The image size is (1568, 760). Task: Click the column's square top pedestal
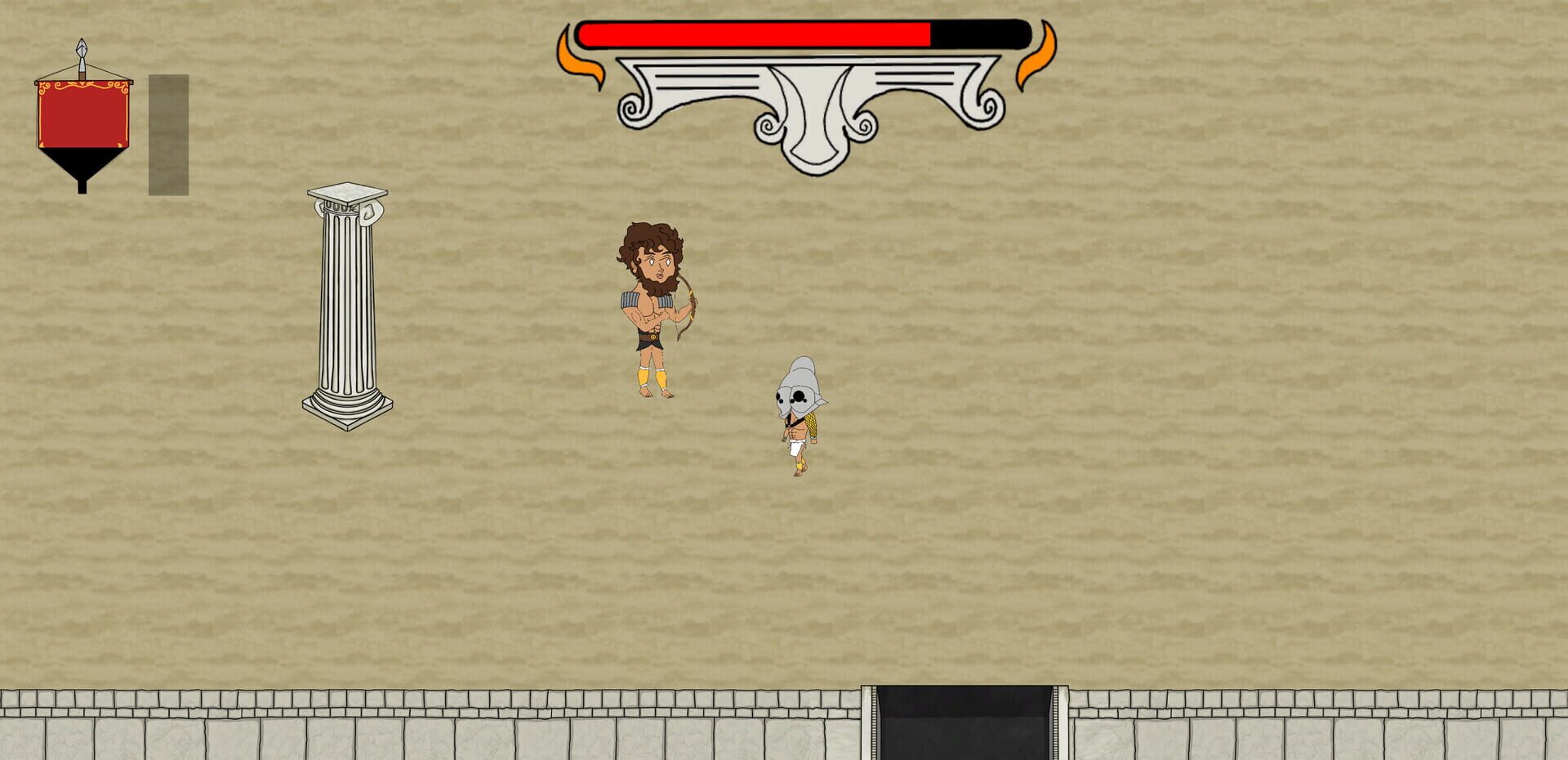[346, 193]
